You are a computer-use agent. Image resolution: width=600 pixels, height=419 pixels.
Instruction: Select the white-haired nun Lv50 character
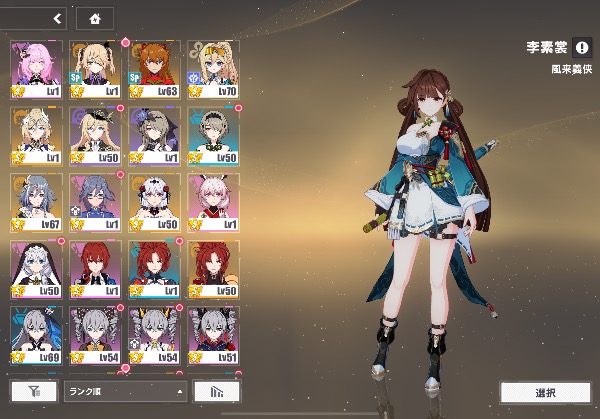tap(36, 266)
